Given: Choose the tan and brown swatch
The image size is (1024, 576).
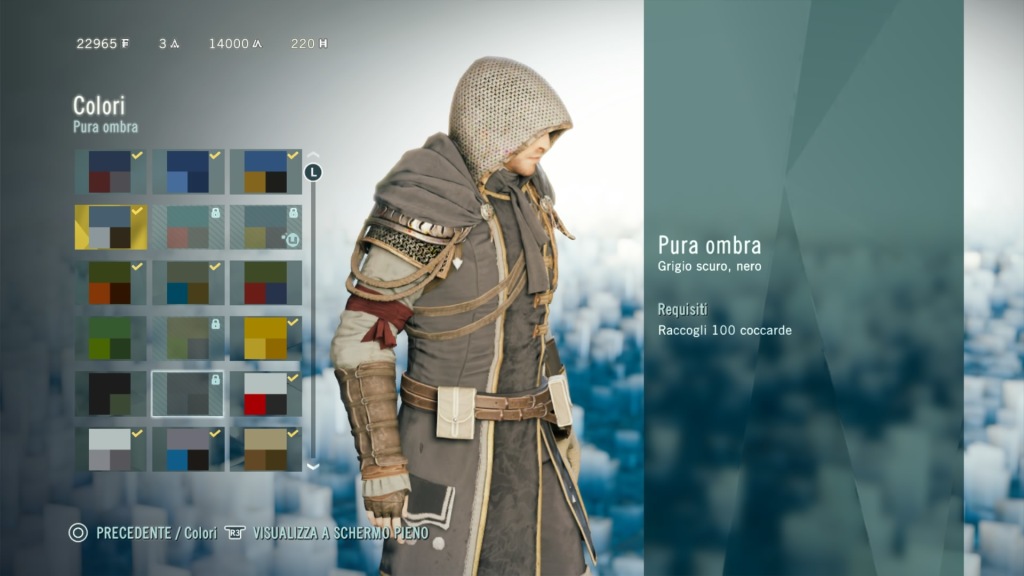Looking at the screenshot, I should point(266,449).
